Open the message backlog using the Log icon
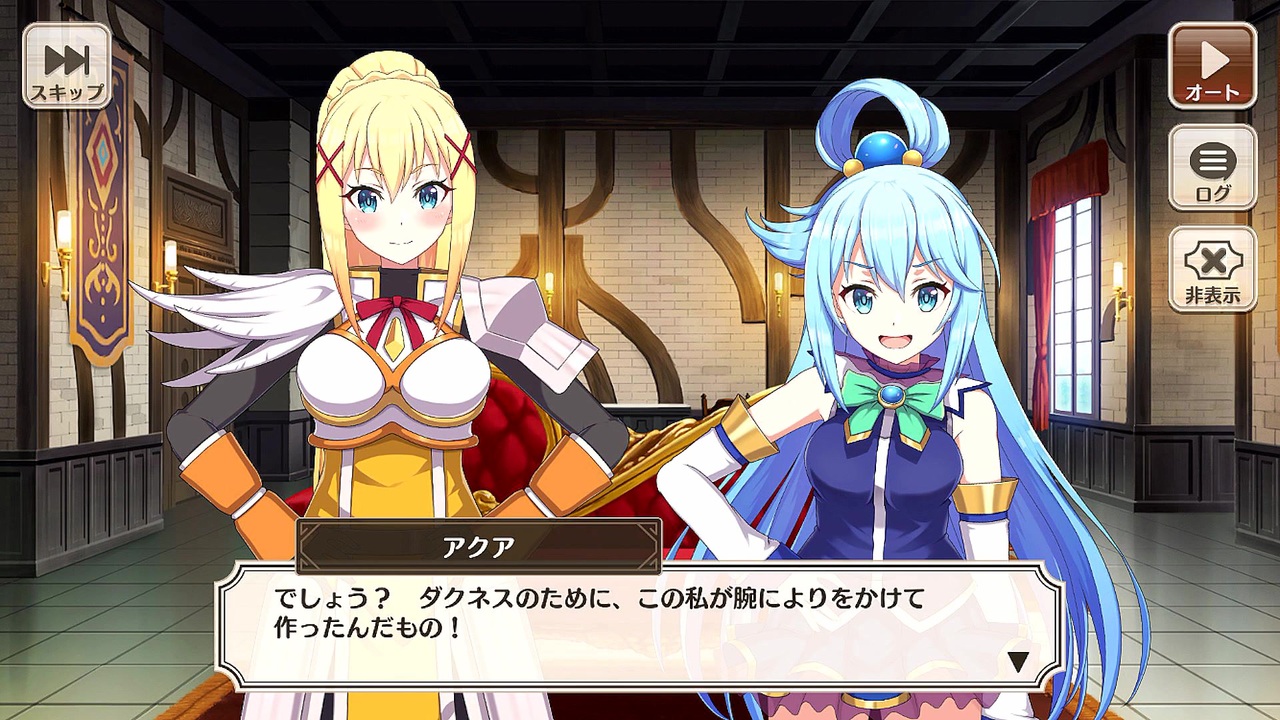Viewport: 1280px width, 720px height. [1212, 168]
